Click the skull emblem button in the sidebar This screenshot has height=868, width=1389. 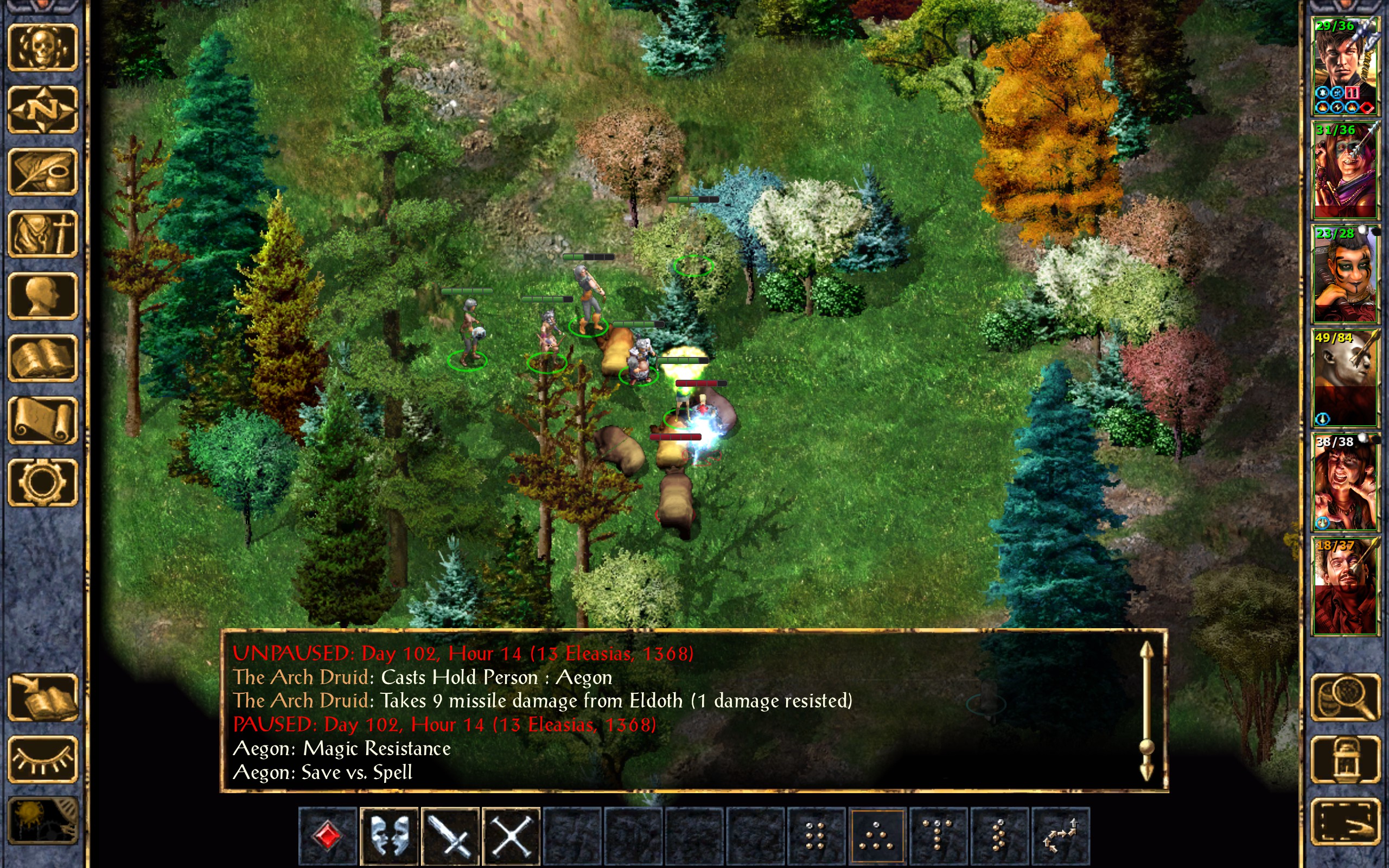tap(42, 48)
